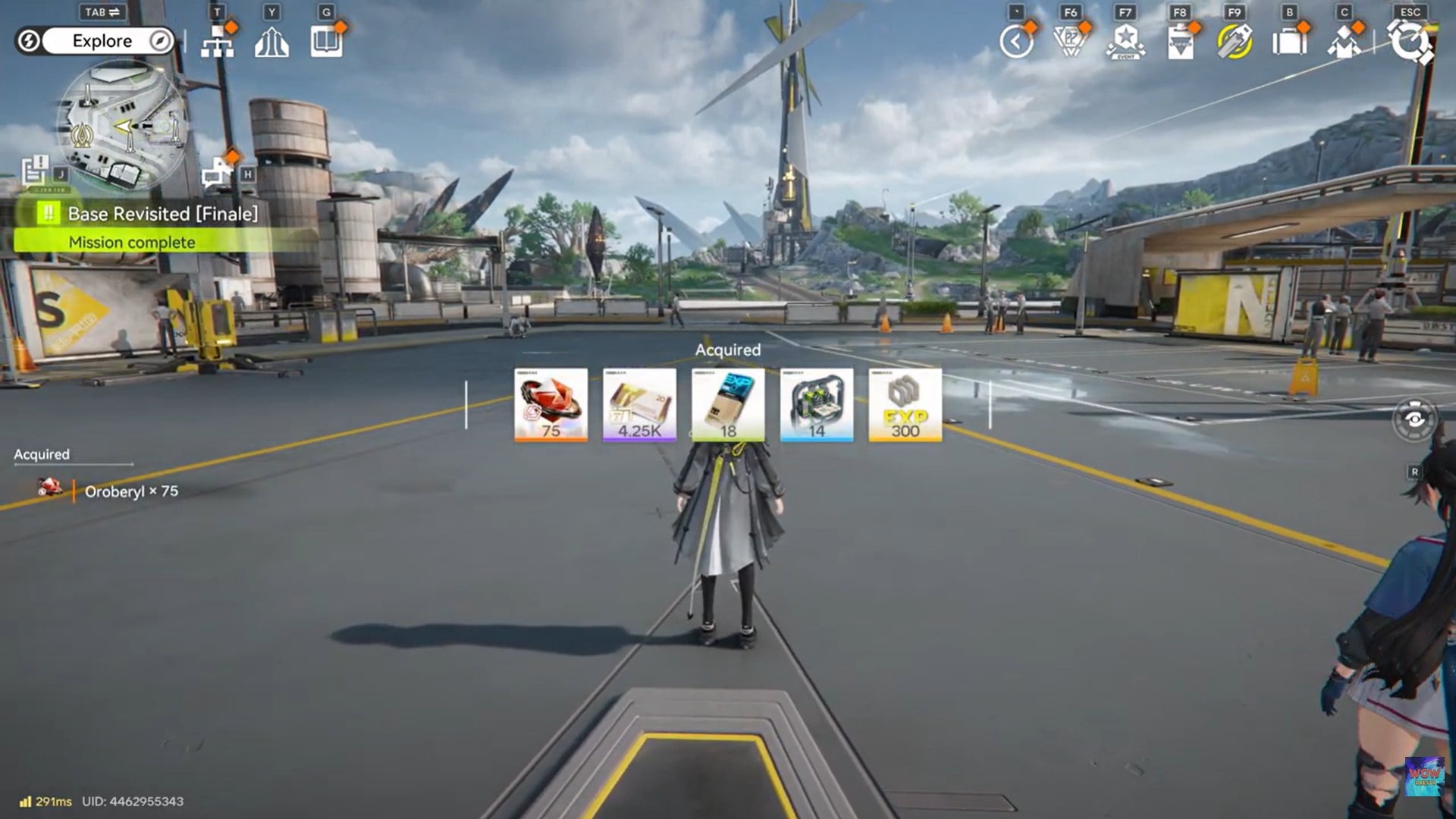Image resolution: width=1456 pixels, height=819 pixels.
Task: Select the utility gadget icon next to F9
Action: tap(1236, 42)
